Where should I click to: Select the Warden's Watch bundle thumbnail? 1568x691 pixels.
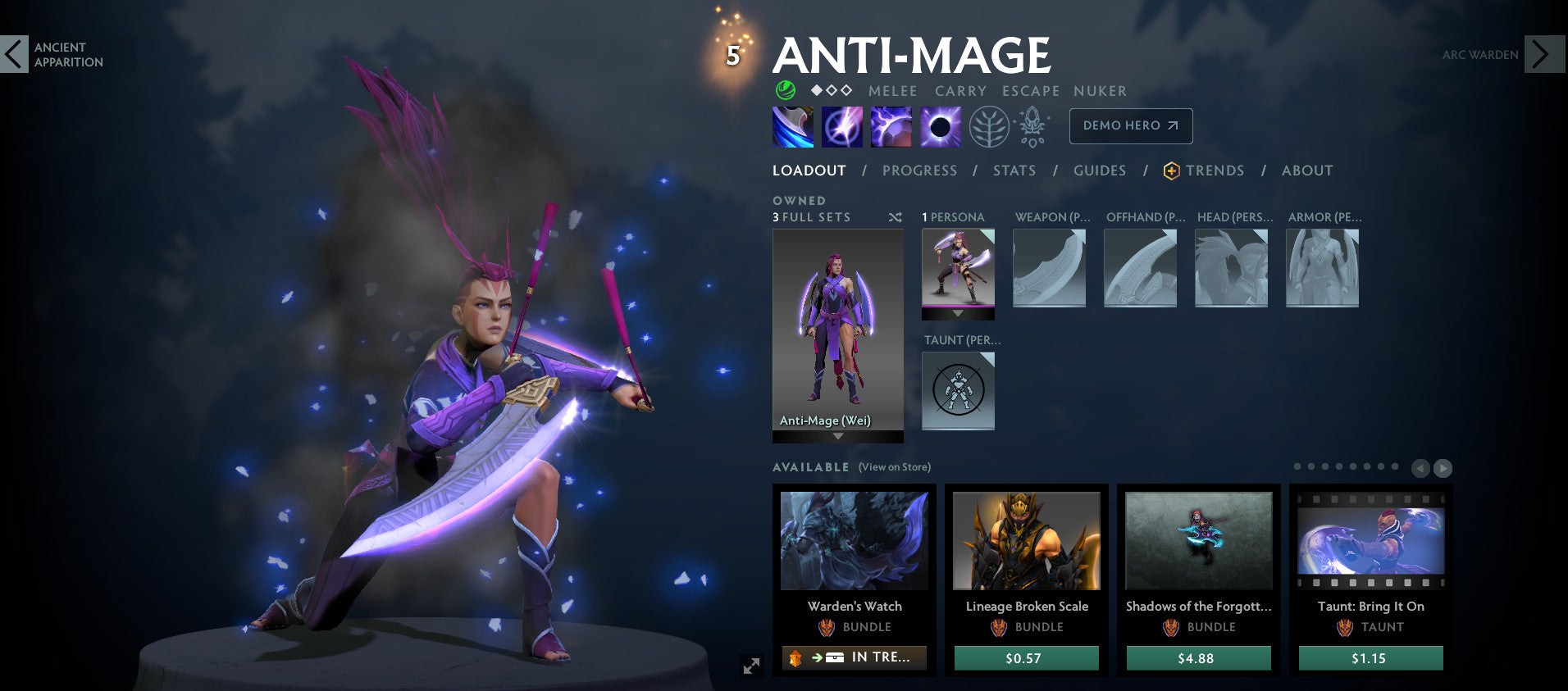click(x=854, y=542)
